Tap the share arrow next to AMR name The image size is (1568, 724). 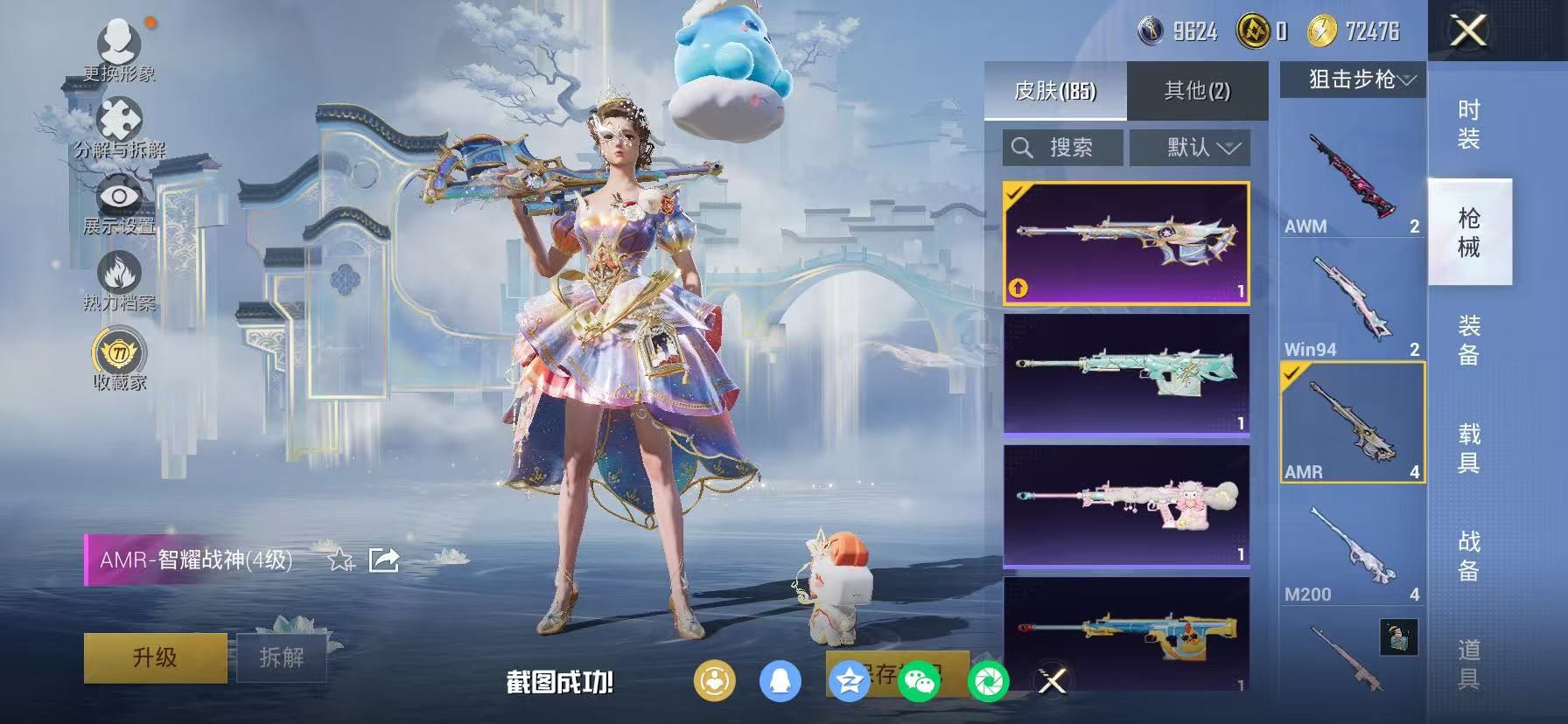coord(385,560)
